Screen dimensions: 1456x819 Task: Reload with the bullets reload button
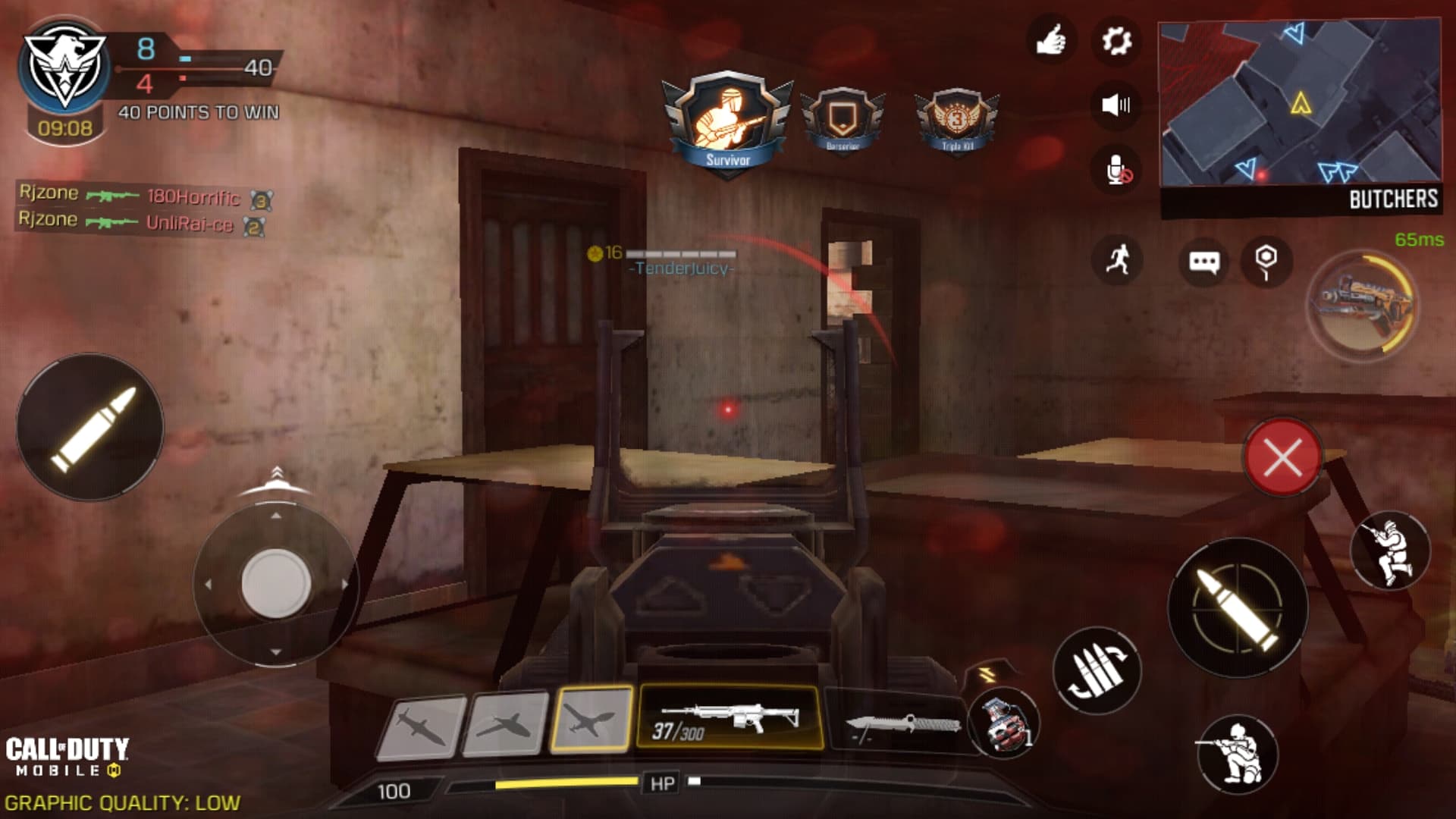(x=1097, y=670)
